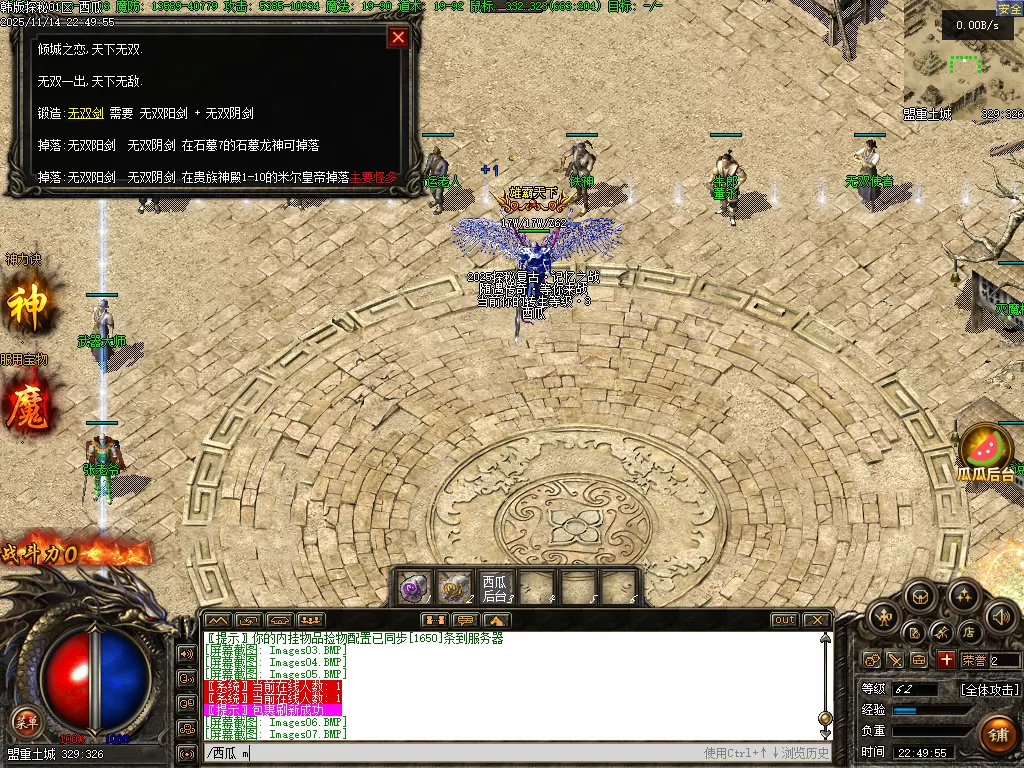This screenshot has height=768, width=1024.
Task: Open the character equipment icon
Action: [883, 619]
